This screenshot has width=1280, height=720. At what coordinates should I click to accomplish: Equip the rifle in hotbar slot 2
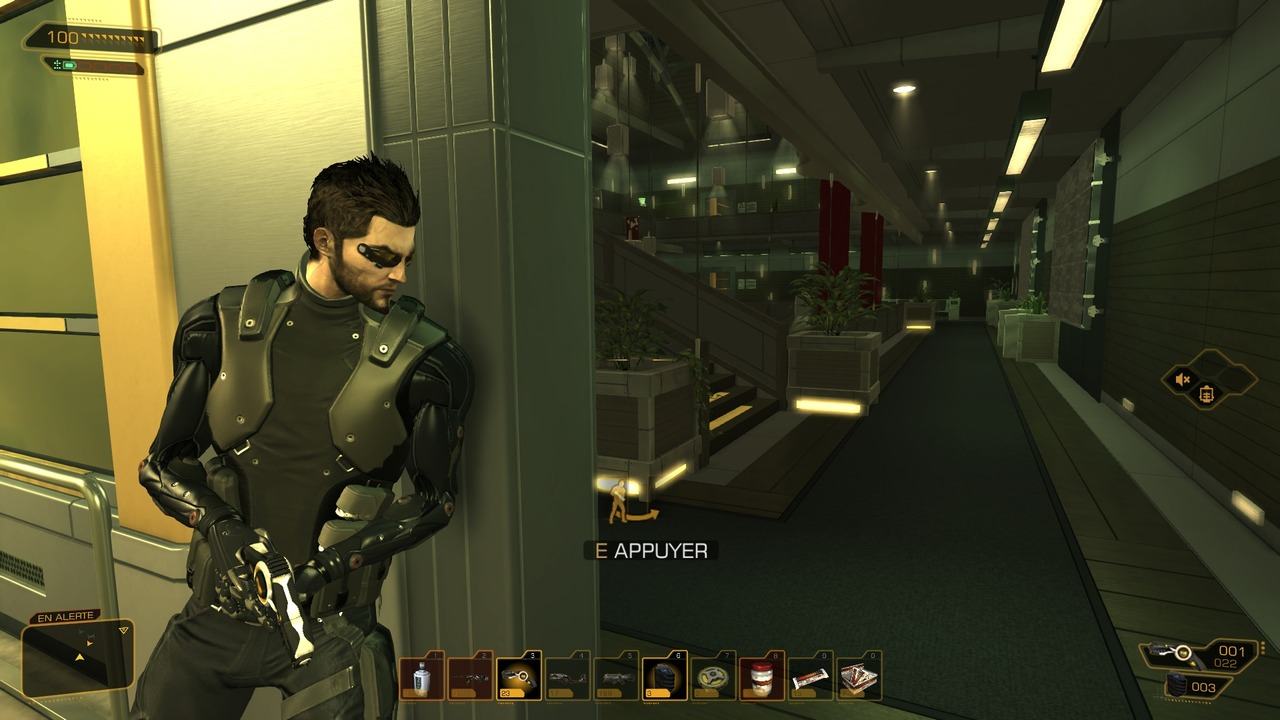tap(470, 678)
